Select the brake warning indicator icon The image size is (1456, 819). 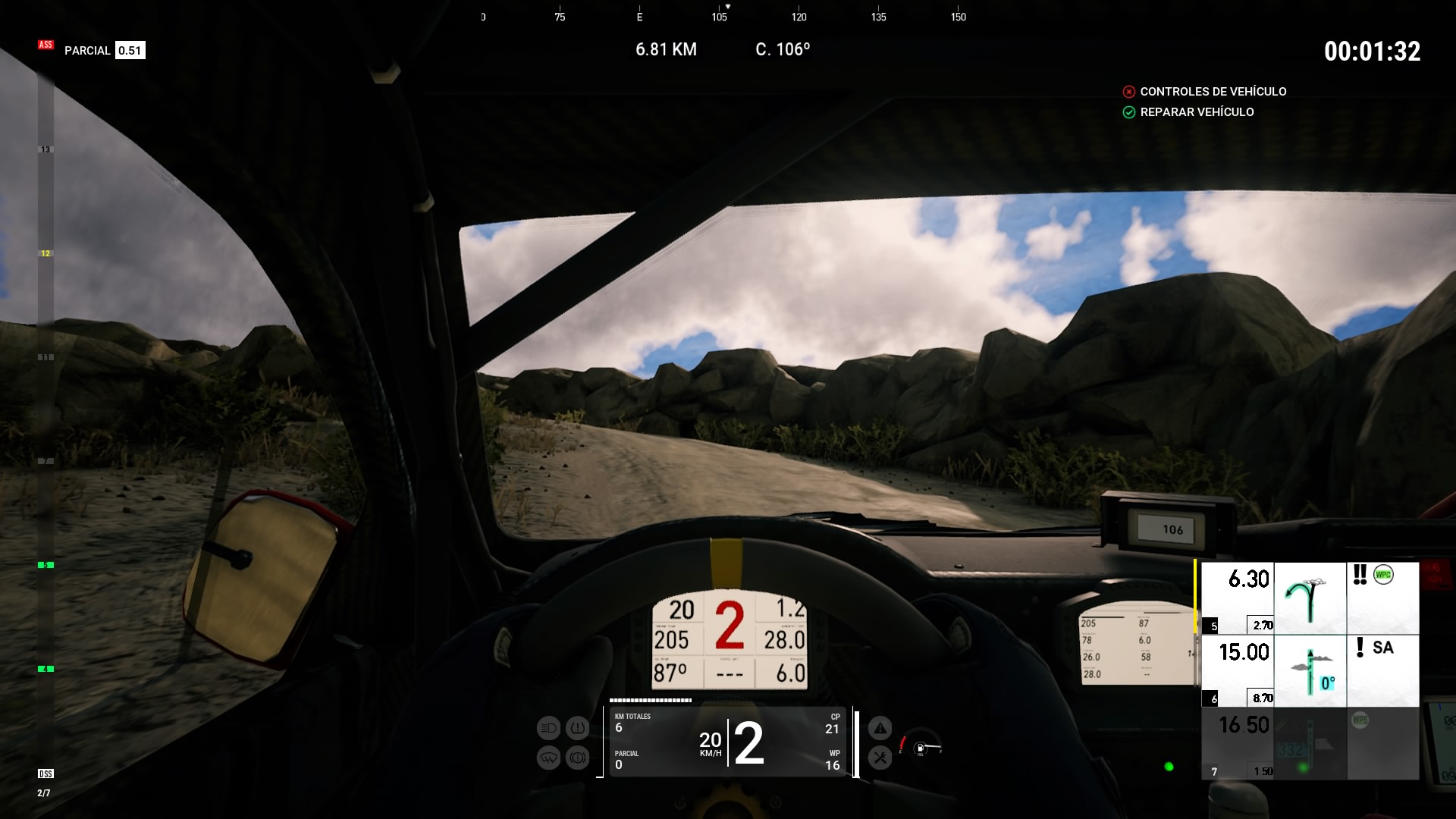click(577, 758)
